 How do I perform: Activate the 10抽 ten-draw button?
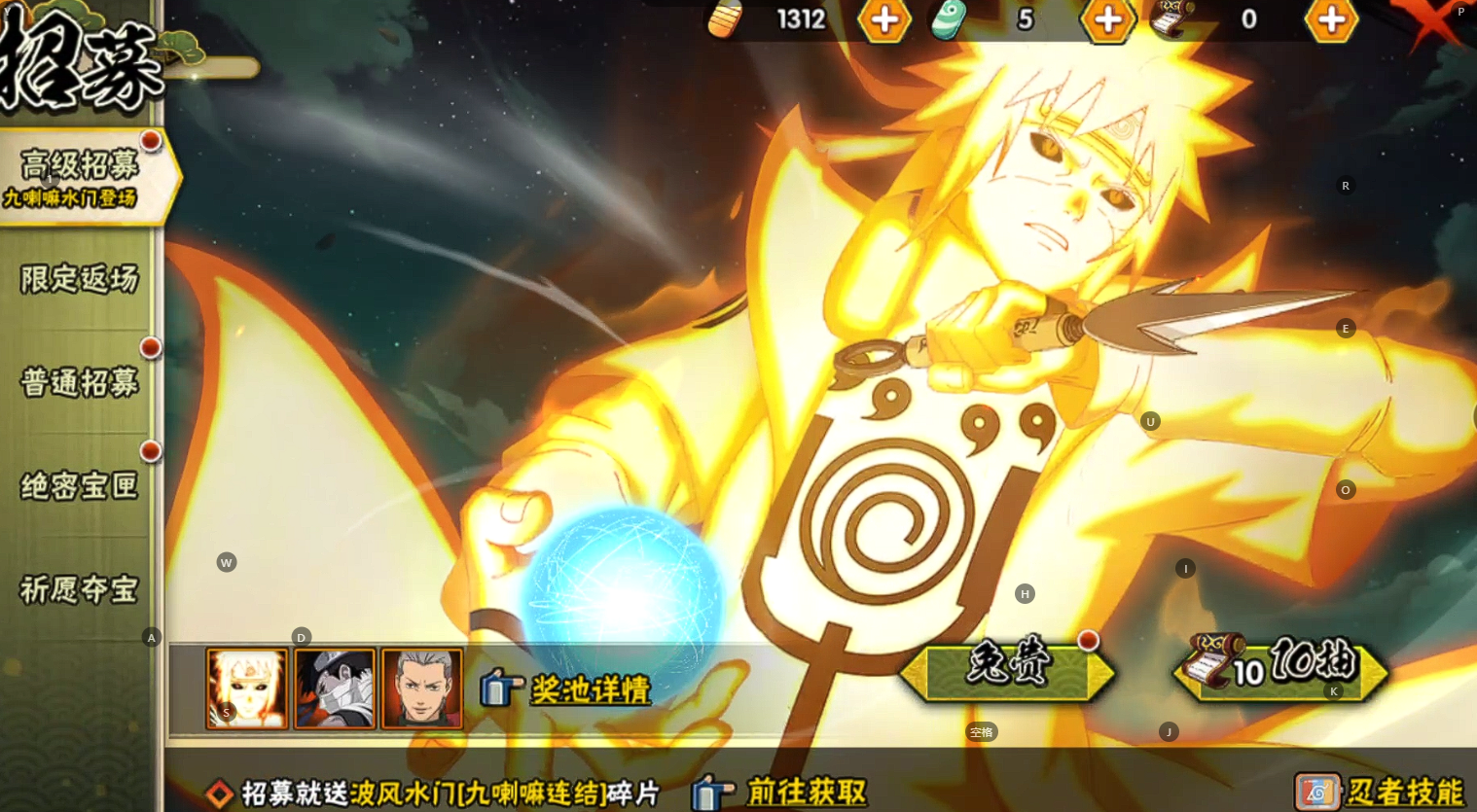pyautogui.click(x=1282, y=667)
